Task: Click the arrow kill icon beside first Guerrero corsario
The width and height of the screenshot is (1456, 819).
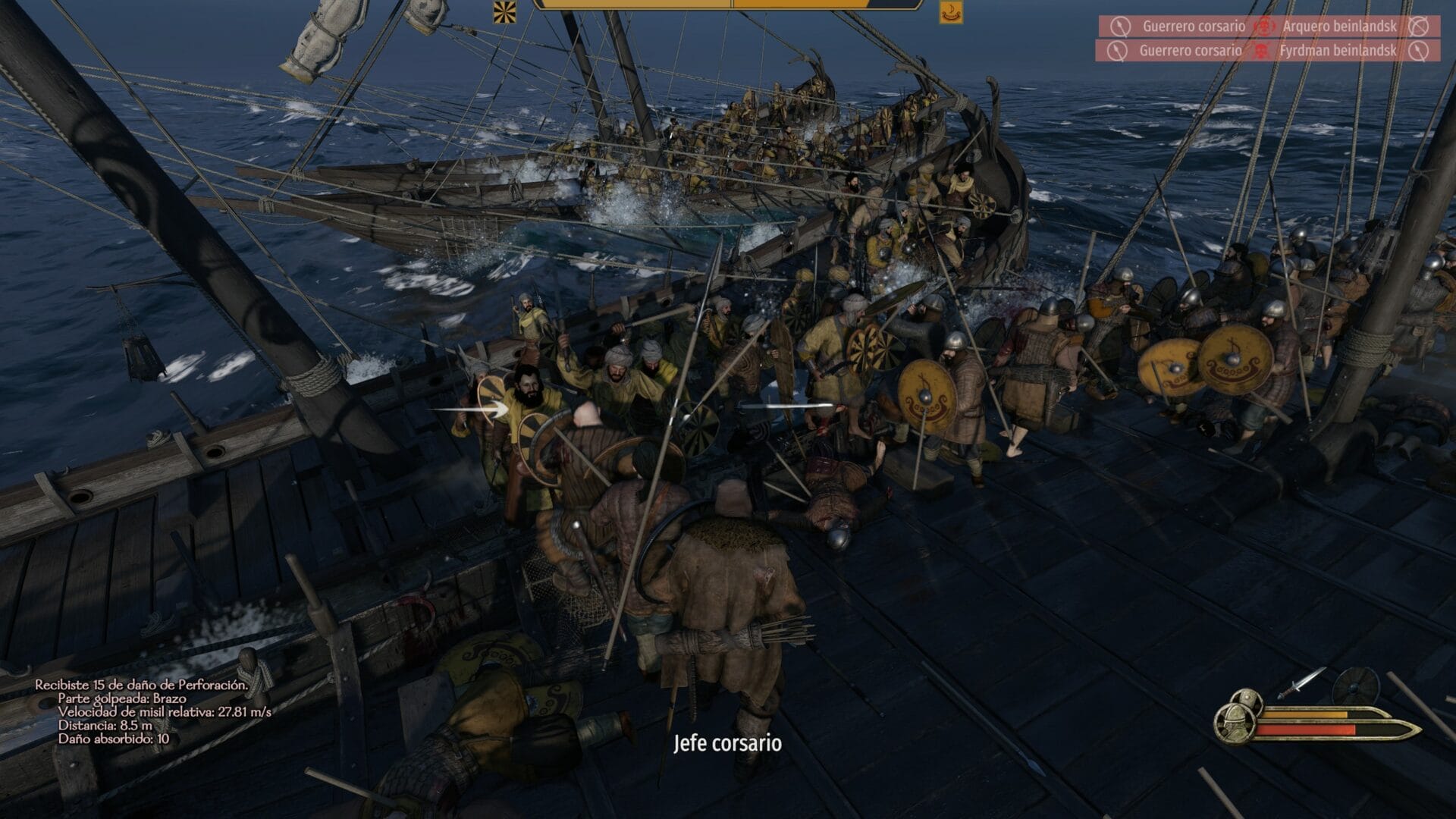Action: tap(1122, 24)
